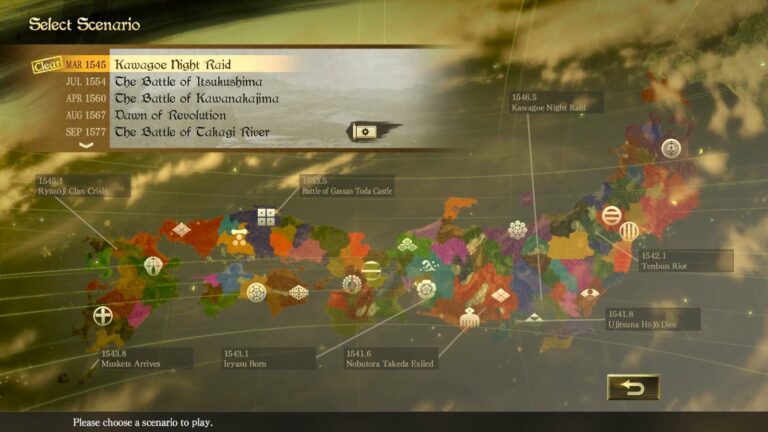Click the return arrow back button
The height and width of the screenshot is (432, 768).
click(x=633, y=386)
